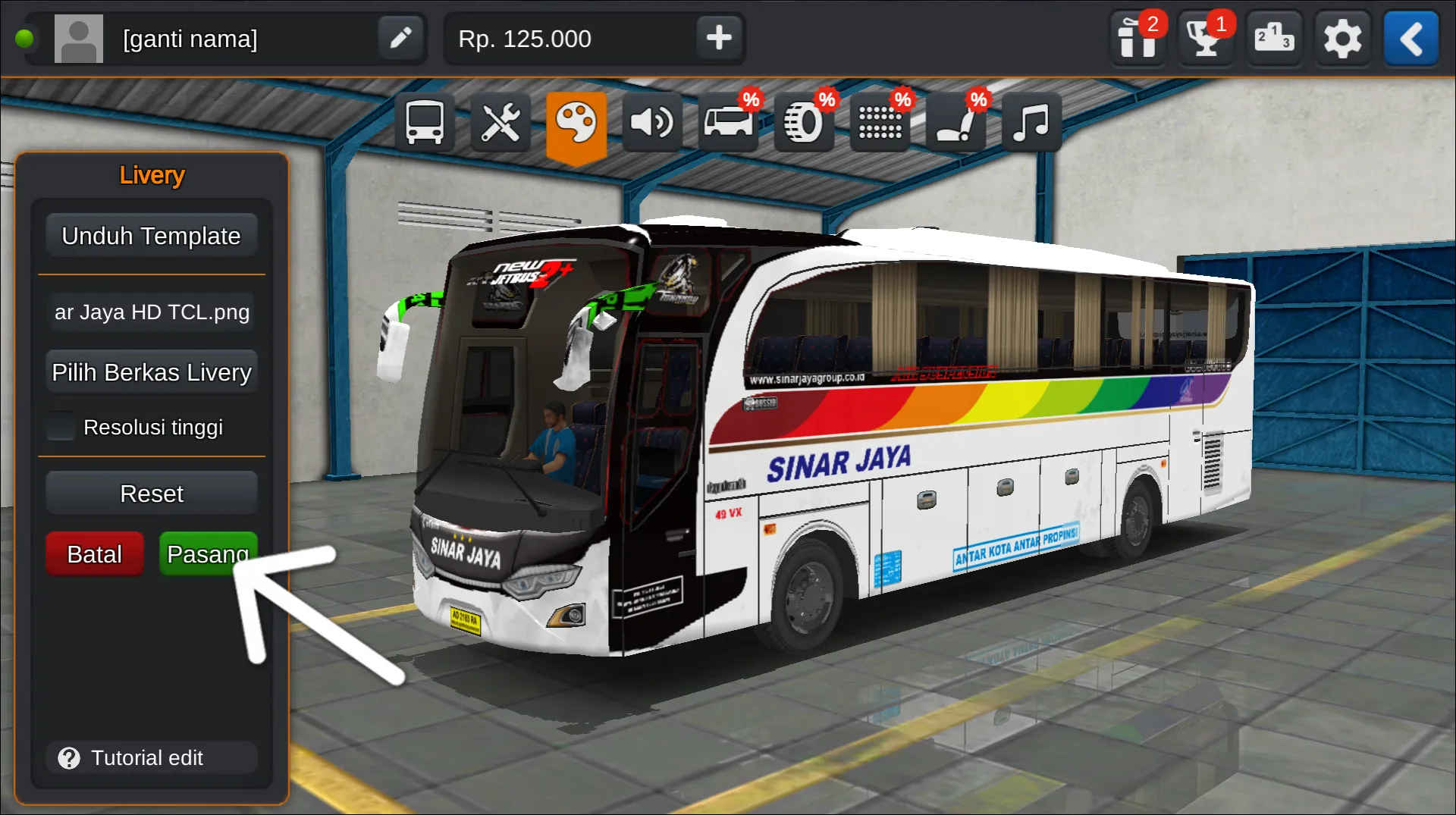Viewport: 1456px width, 815px height.
Task: Go back with the blue arrow button
Action: tap(1410, 38)
